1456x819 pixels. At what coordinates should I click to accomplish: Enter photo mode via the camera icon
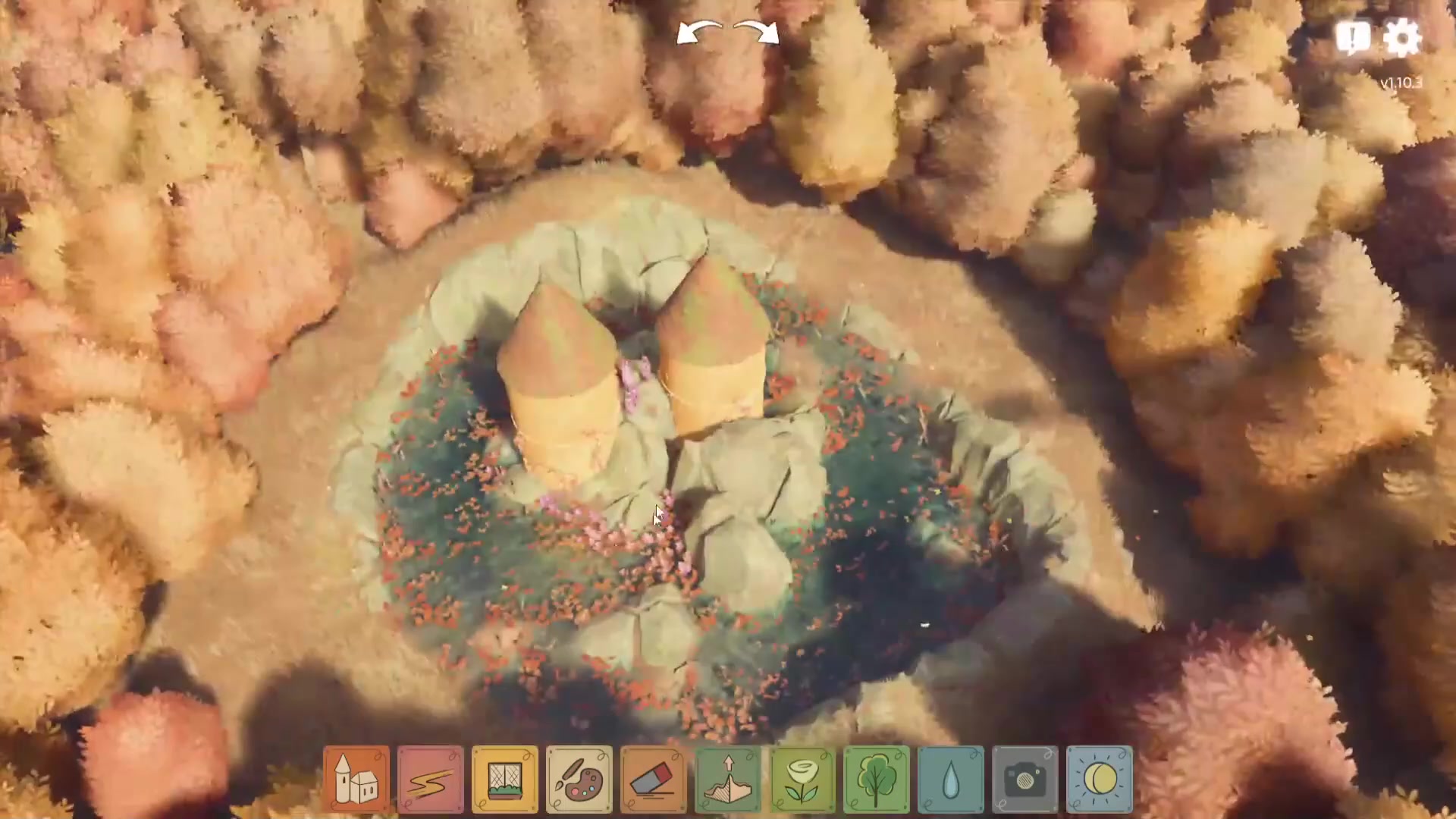pos(1025,778)
